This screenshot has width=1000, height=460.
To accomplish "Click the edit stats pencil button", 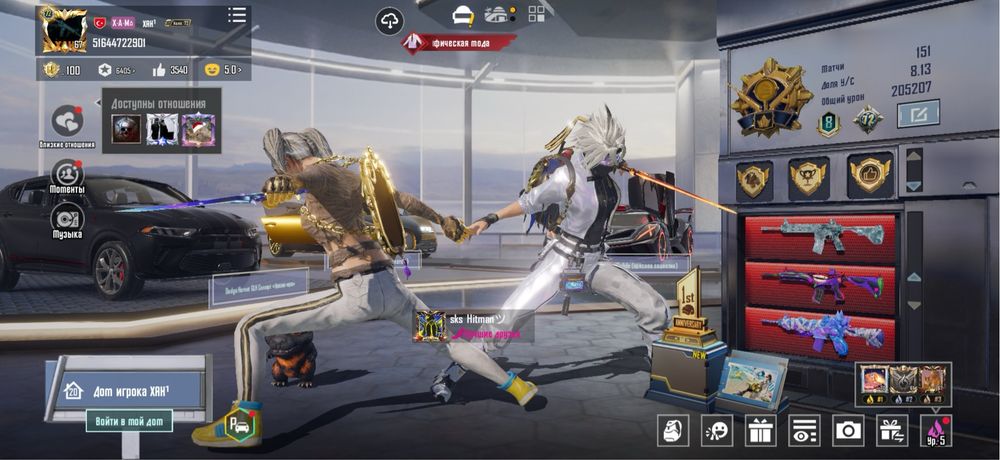I will (917, 114).
